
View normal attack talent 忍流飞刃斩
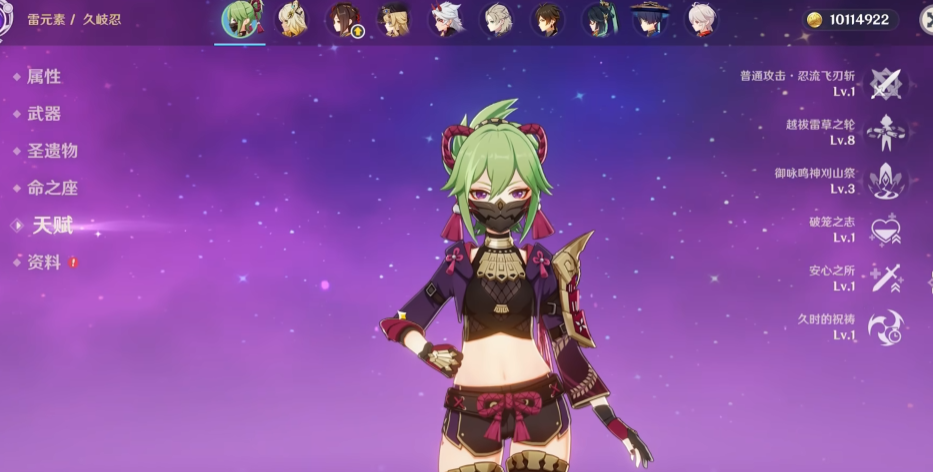click(885, 84)
